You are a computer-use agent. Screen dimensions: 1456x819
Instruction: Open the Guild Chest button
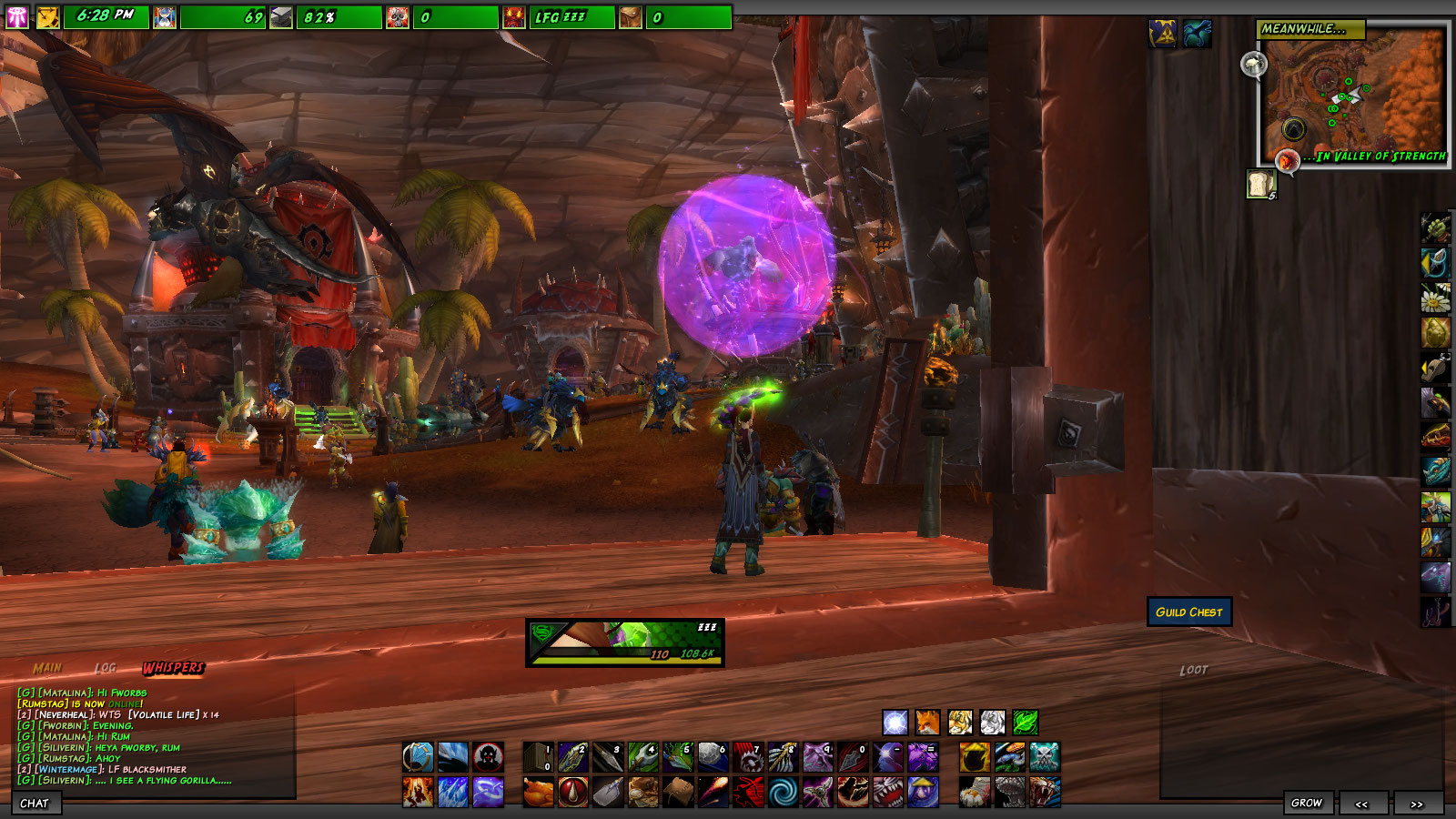pyautogui.click(x=1188, y=612)
